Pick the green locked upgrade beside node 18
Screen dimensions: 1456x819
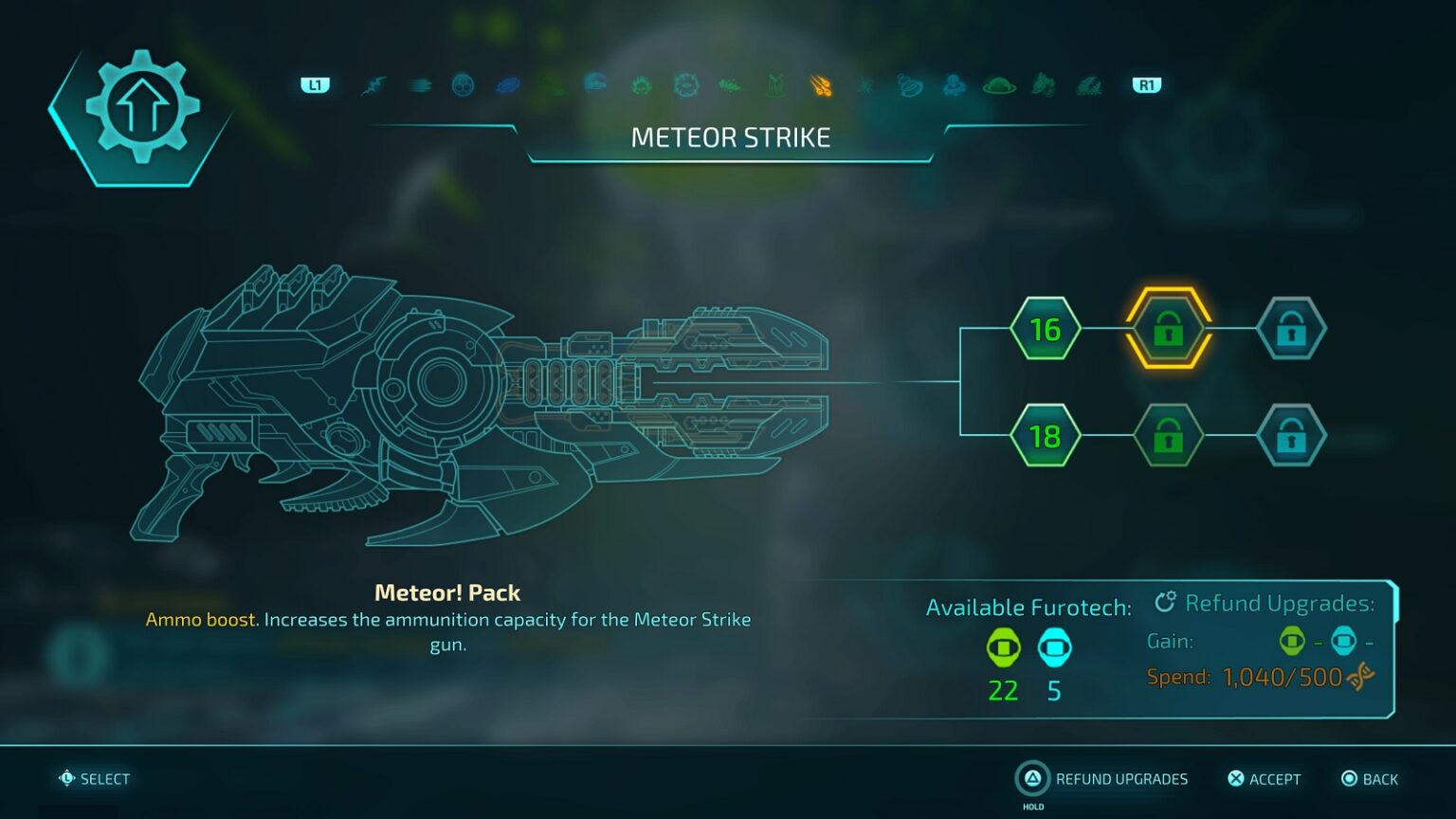click(1168, 436)
